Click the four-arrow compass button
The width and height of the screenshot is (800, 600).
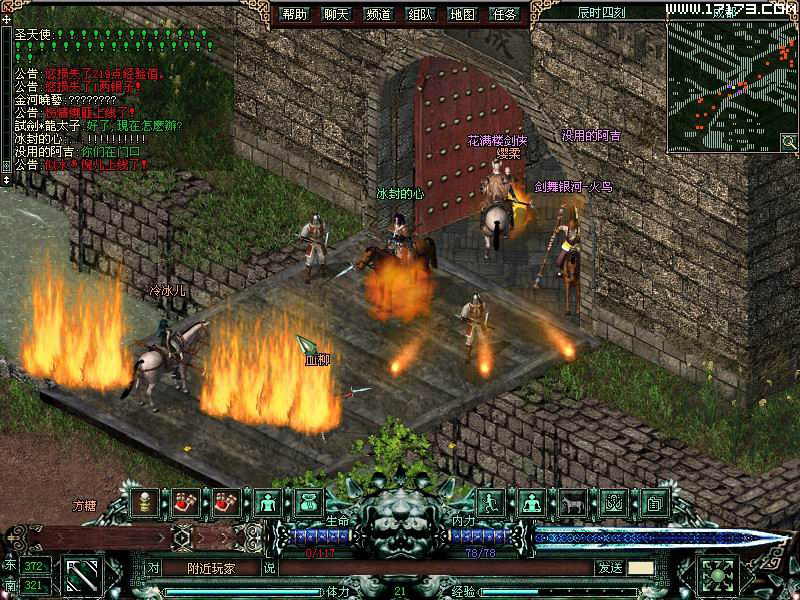719,574
